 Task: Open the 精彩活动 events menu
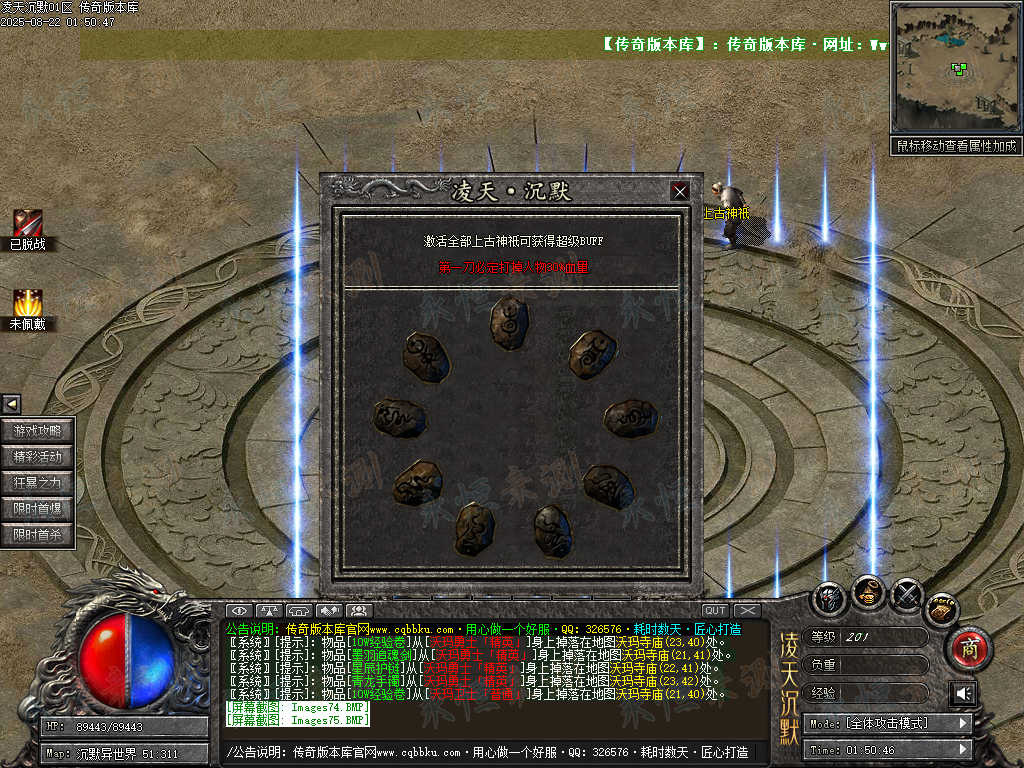(38, 457)
